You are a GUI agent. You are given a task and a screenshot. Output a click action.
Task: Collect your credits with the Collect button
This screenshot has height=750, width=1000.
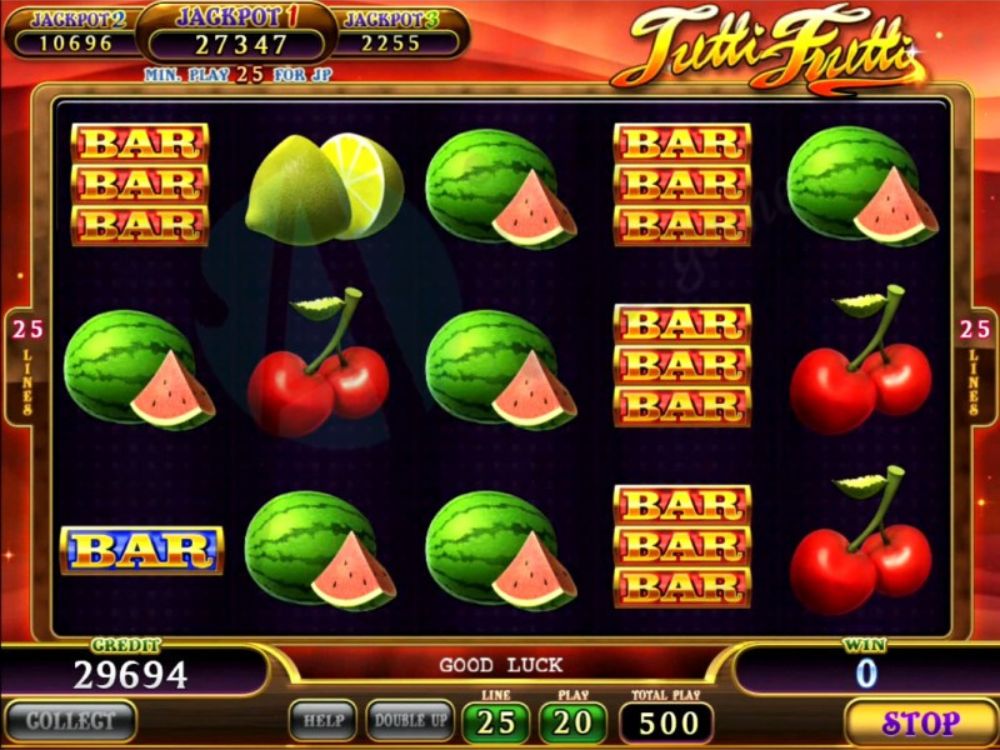tap(68, 721)
